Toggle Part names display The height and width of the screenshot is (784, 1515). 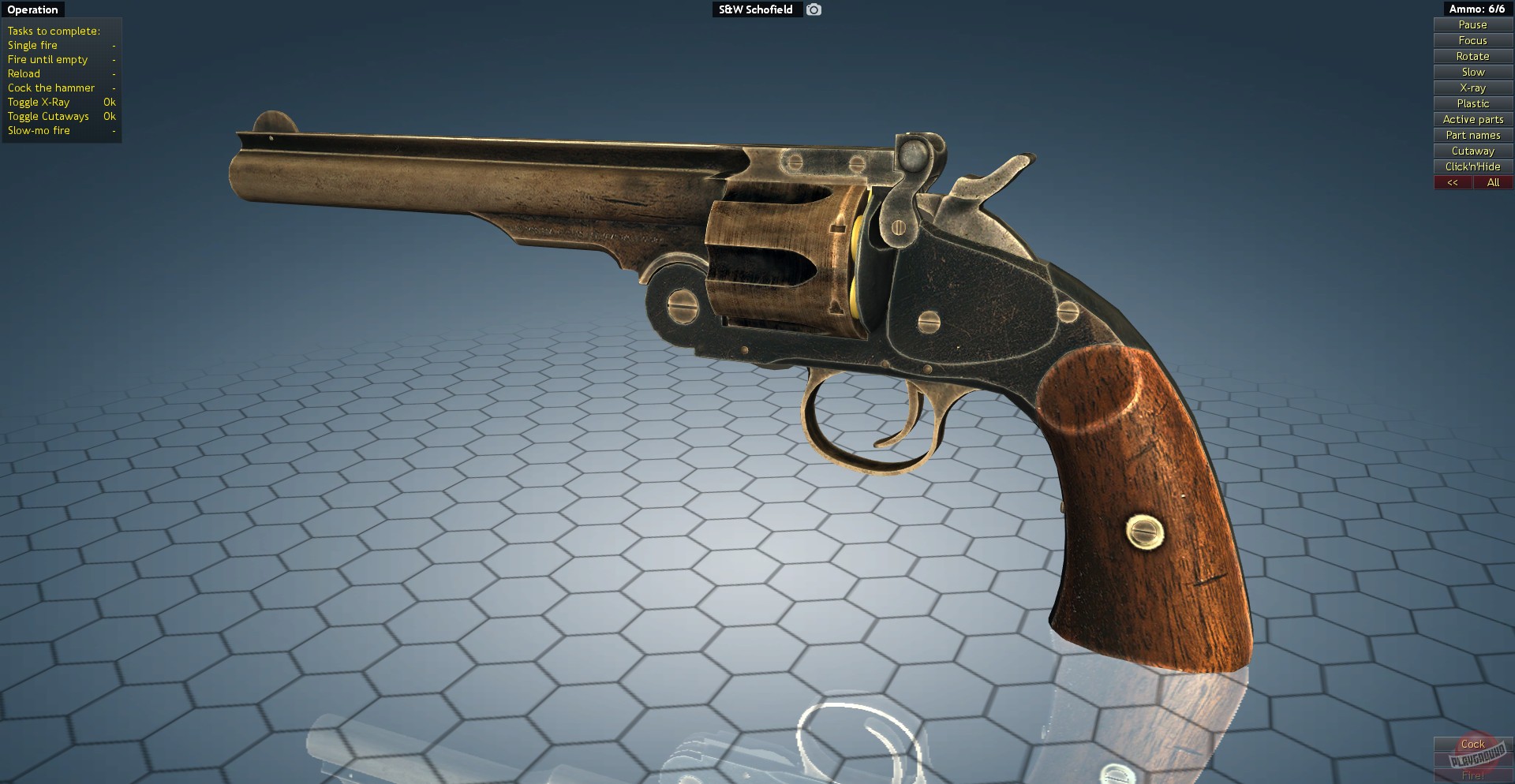point(1472,135)
